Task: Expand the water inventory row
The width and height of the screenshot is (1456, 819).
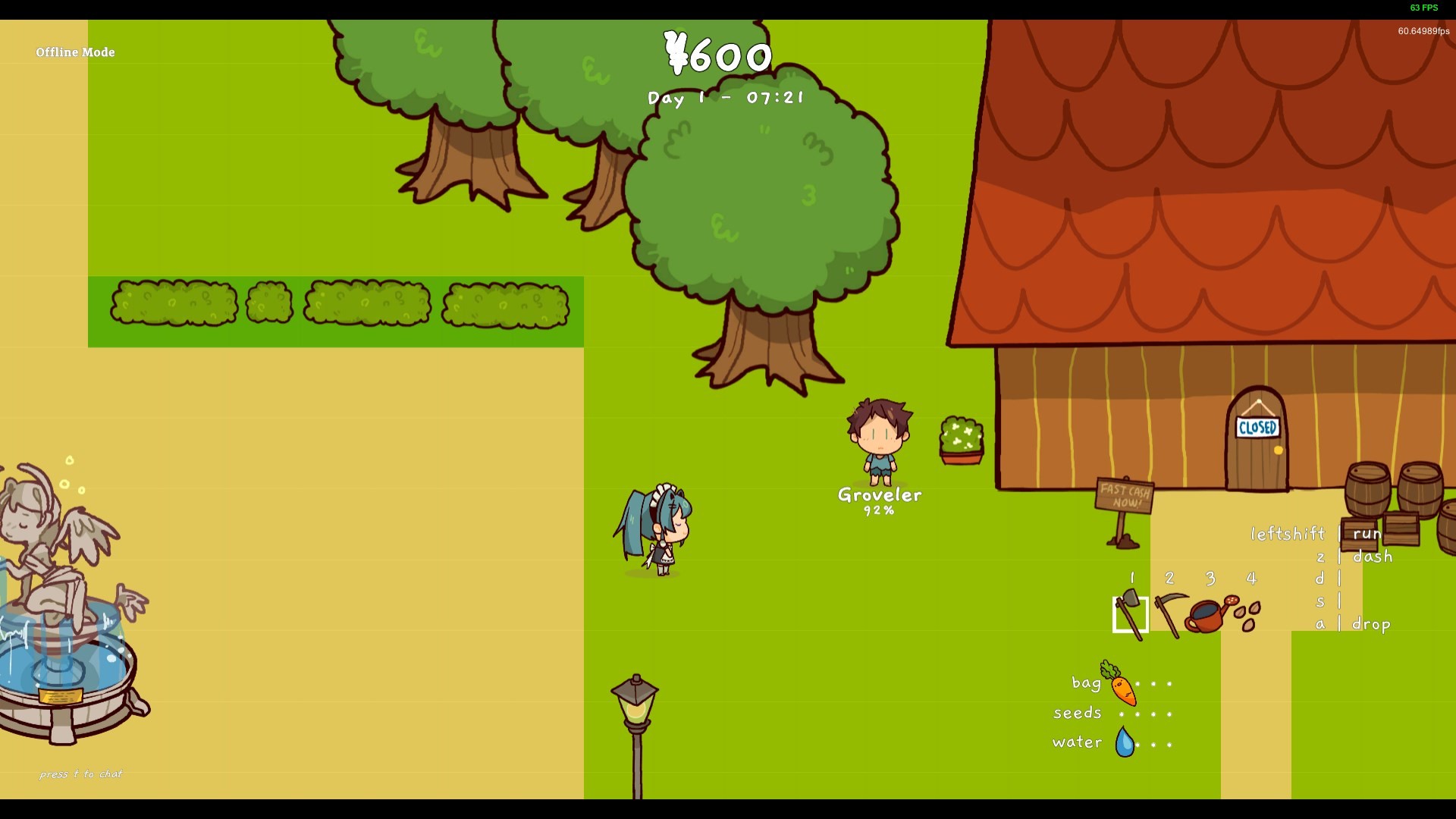Action: point(1076,742)
